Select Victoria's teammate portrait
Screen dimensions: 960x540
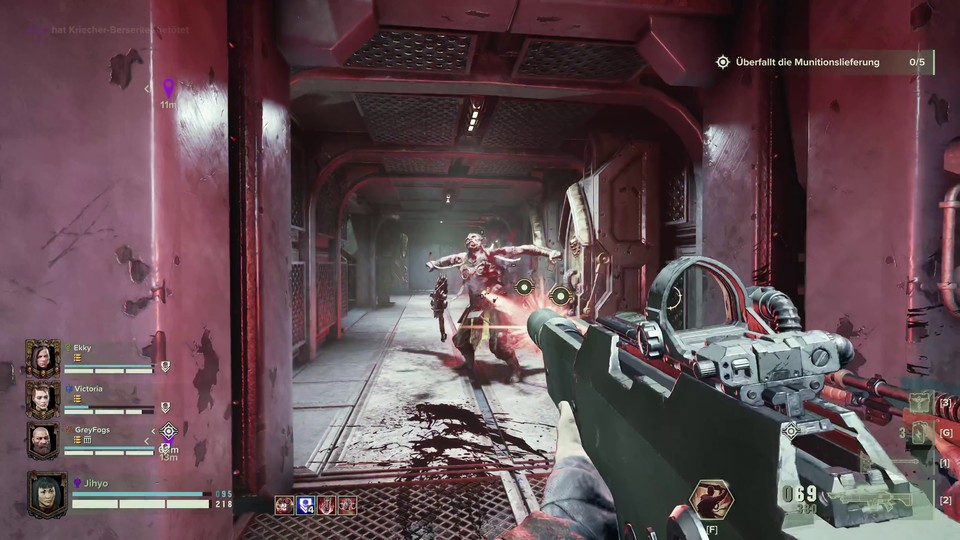tap(43, 399)
